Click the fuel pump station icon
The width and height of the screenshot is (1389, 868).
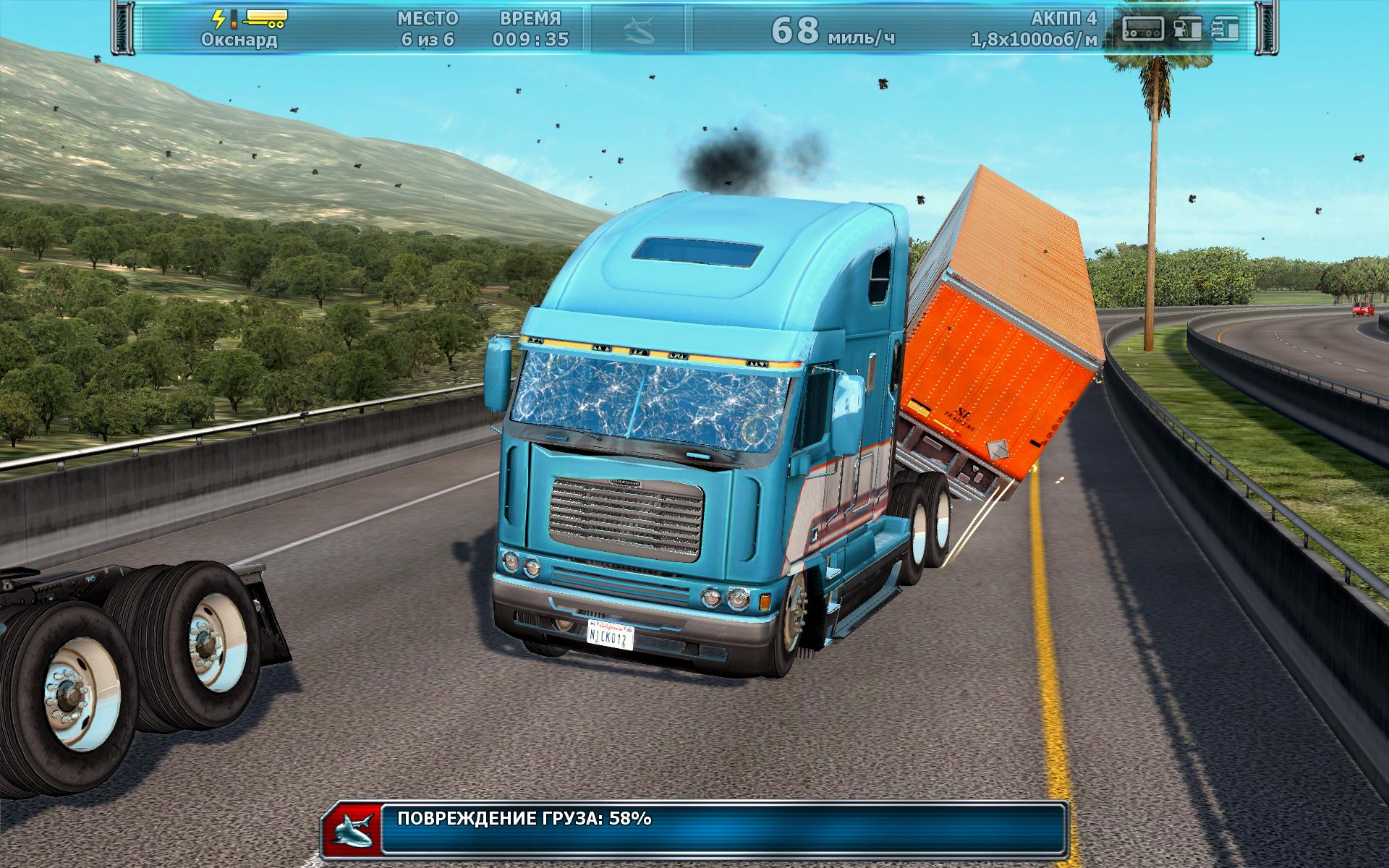pyautogui.click(x=1189, y=29)
